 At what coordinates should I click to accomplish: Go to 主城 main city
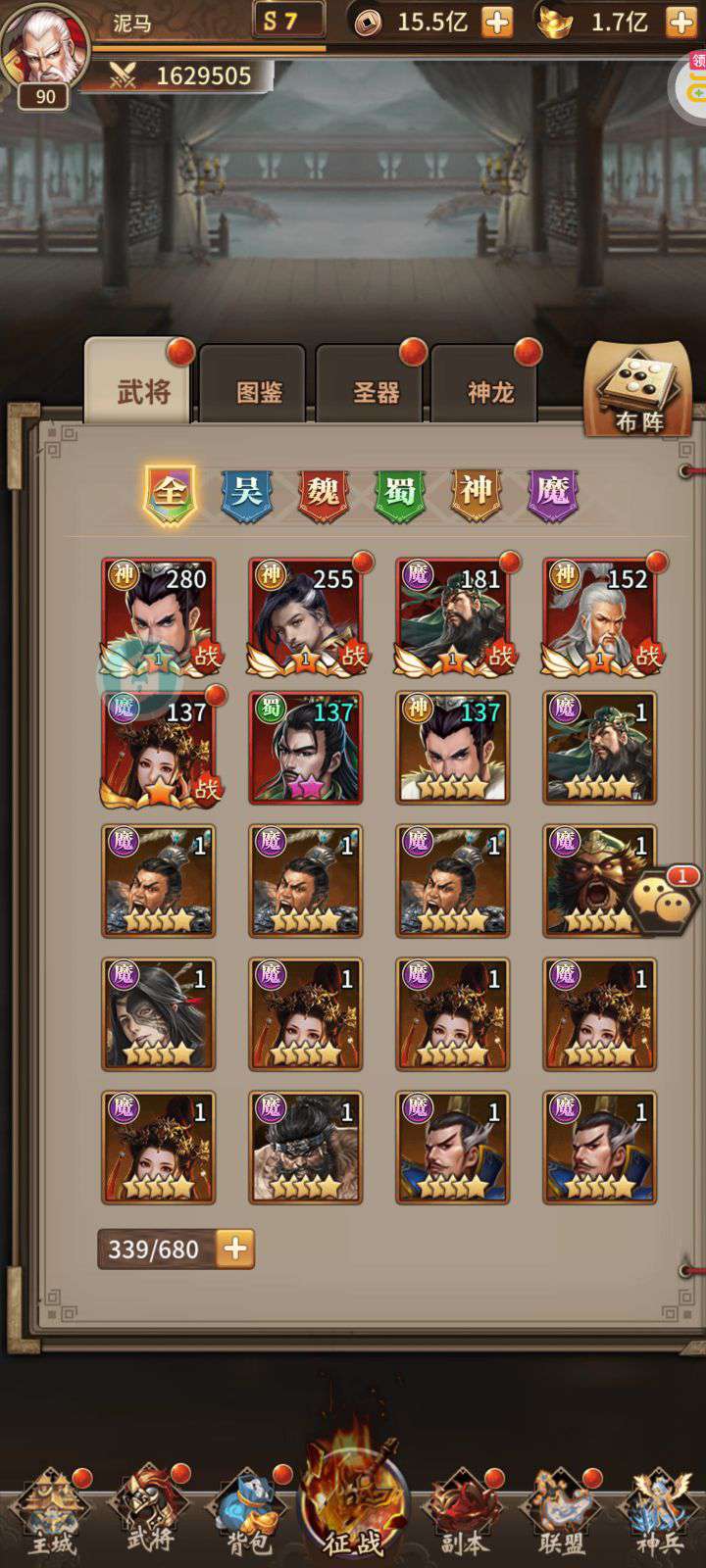tap(51, 1514)
